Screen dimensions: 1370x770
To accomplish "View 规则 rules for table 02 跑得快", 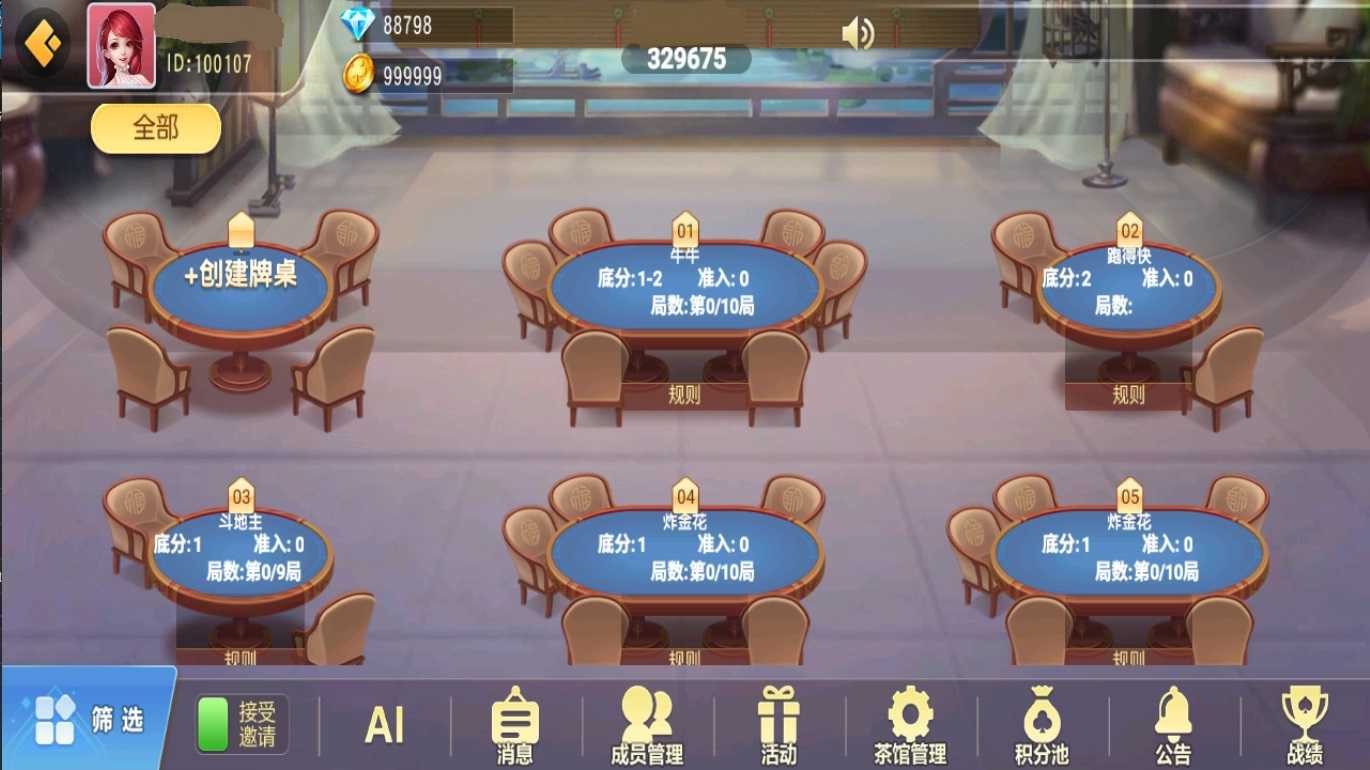I will (x=1128, y=395).
